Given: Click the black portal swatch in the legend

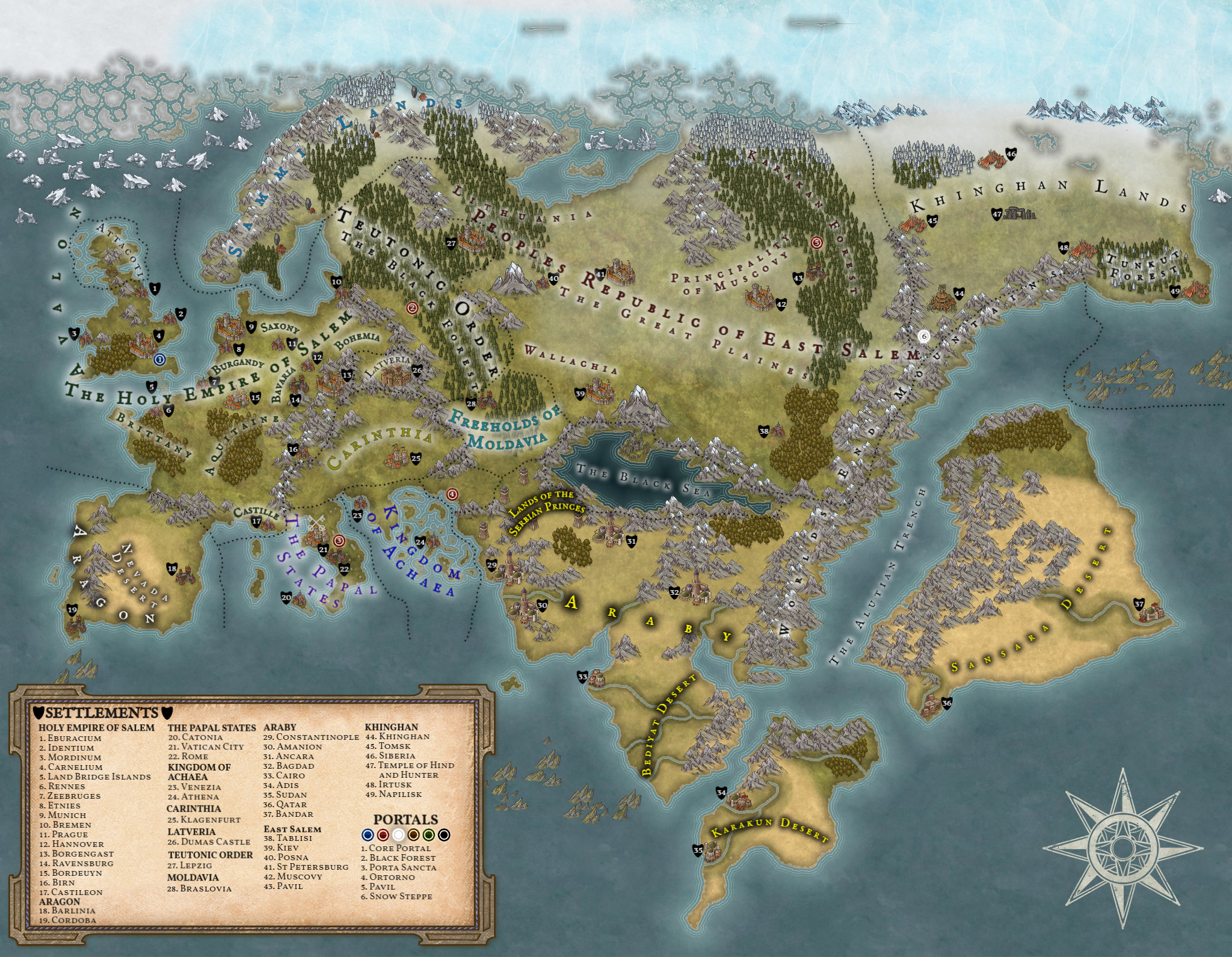Looking at the screenshot, I should point(444,834).
